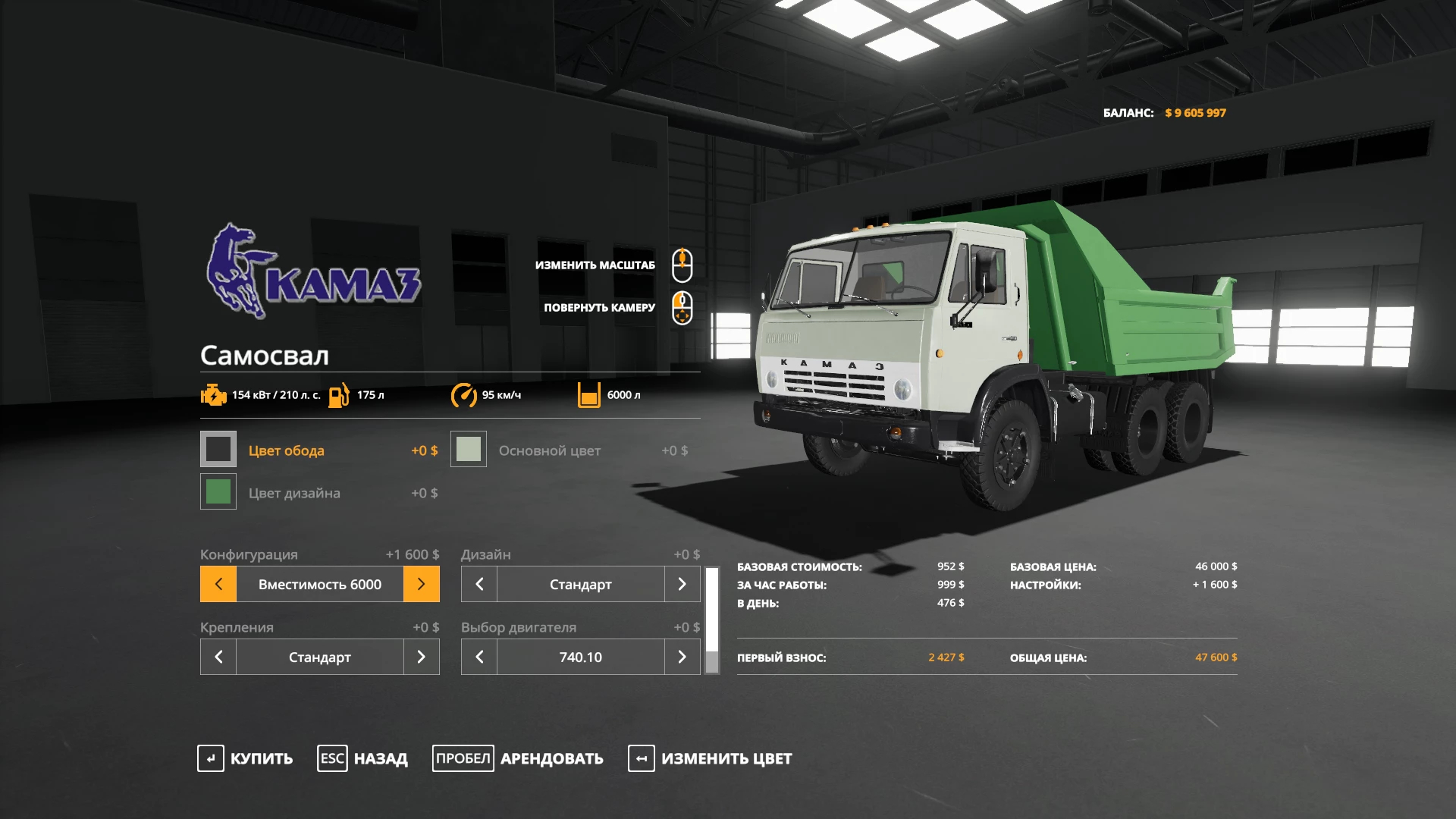Select the rim color swatch (Цвет обода)

[x=218, y=450]
